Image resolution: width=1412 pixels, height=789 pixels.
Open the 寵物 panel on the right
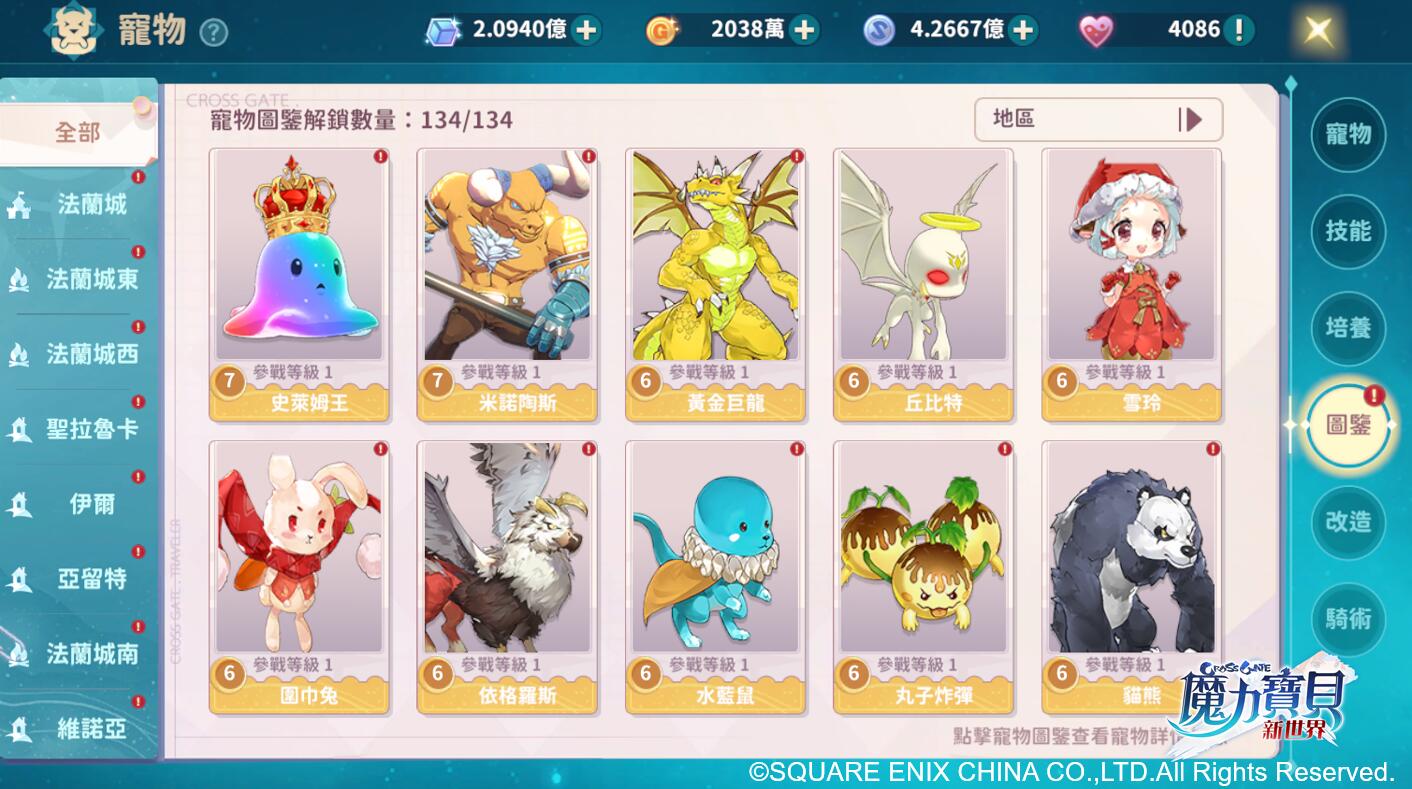coord(1348,136)
